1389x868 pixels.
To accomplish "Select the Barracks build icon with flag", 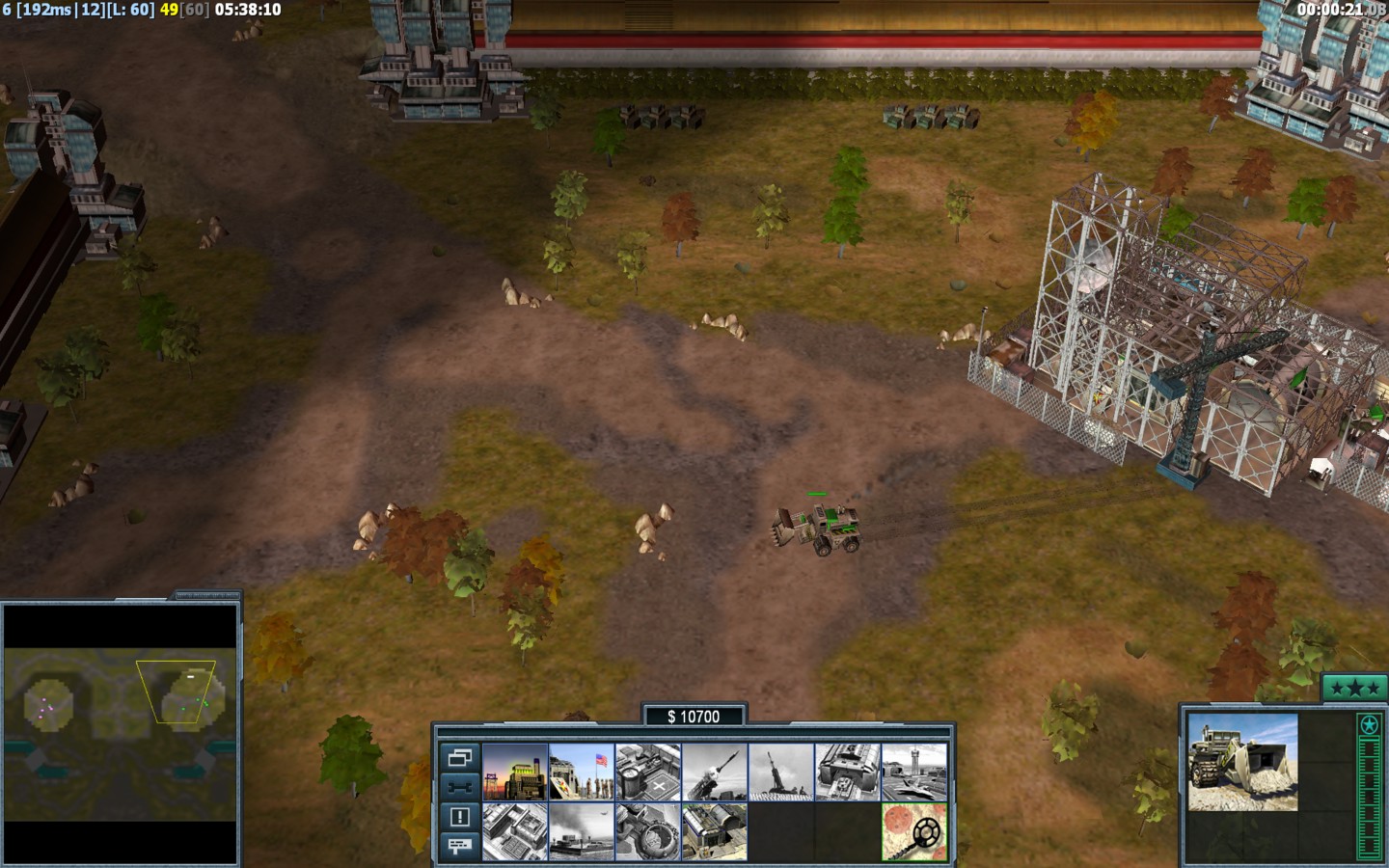I will (x=581, y=772).
